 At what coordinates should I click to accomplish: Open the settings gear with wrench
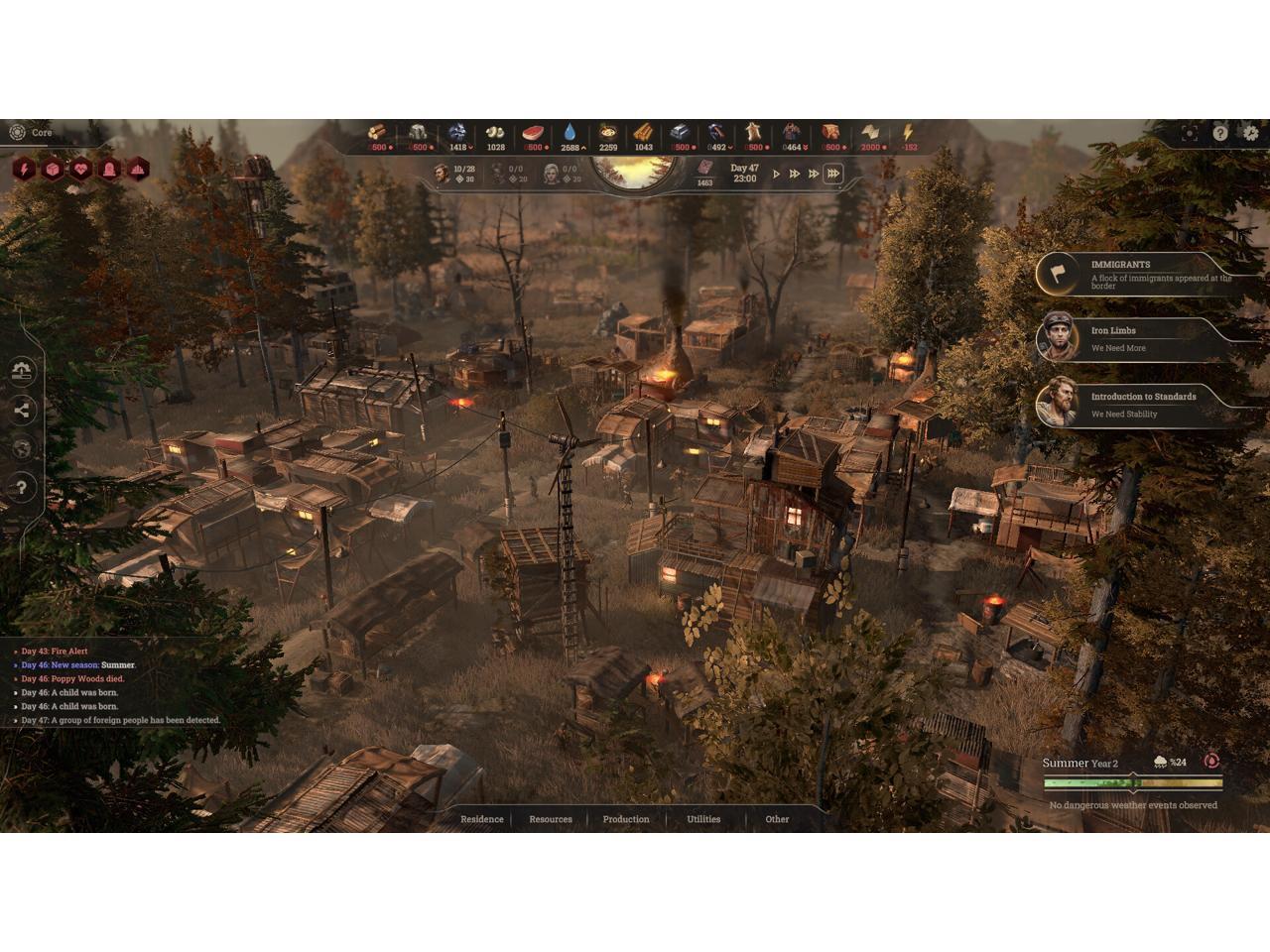1250,133
